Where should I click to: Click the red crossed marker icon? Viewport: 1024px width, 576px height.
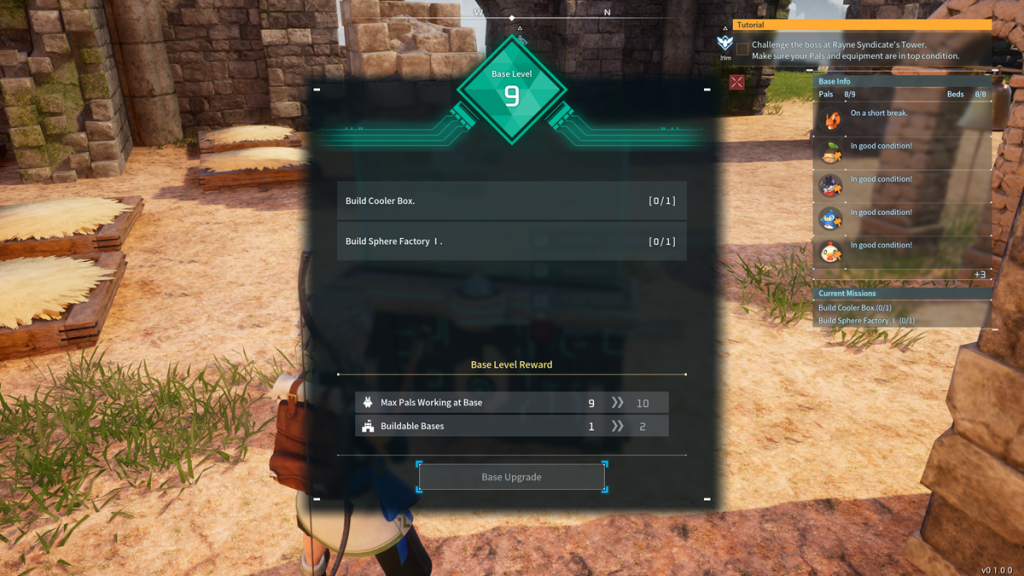[737, 83]
